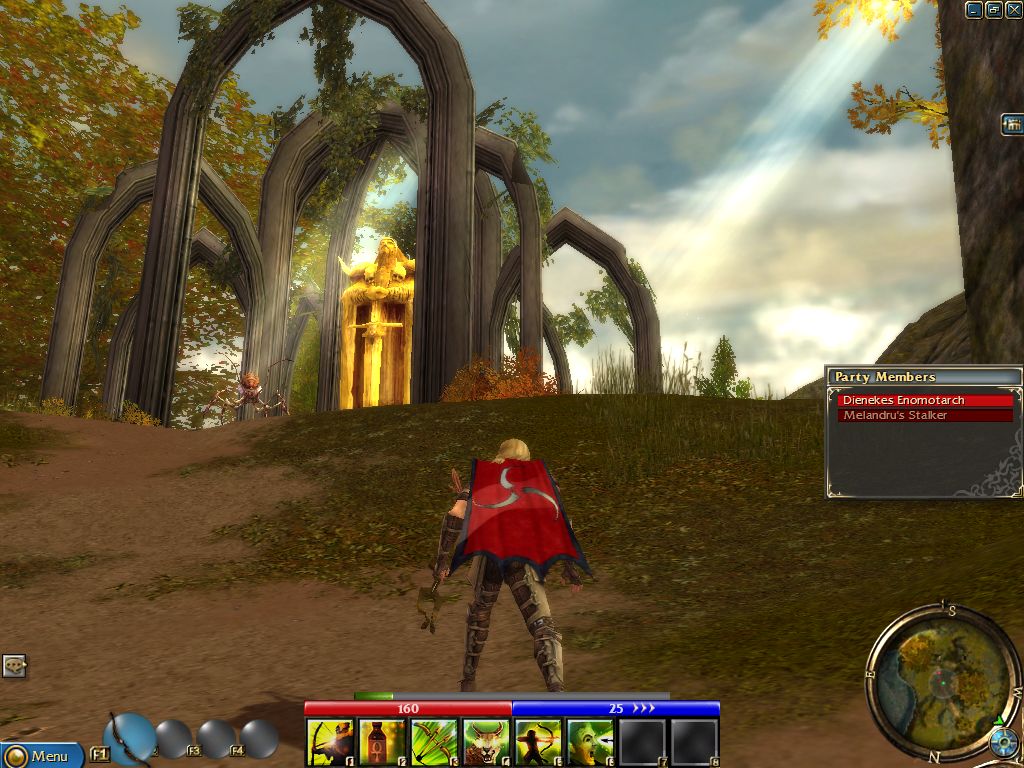The image size is (1024, 768).
Task: Open the Menu button
Action: (40, 755)
